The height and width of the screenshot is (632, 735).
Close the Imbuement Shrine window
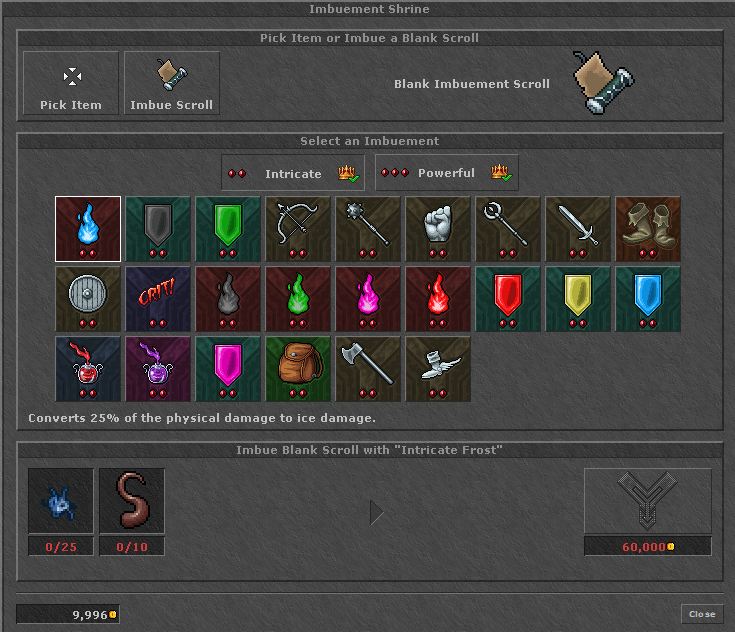701,614
